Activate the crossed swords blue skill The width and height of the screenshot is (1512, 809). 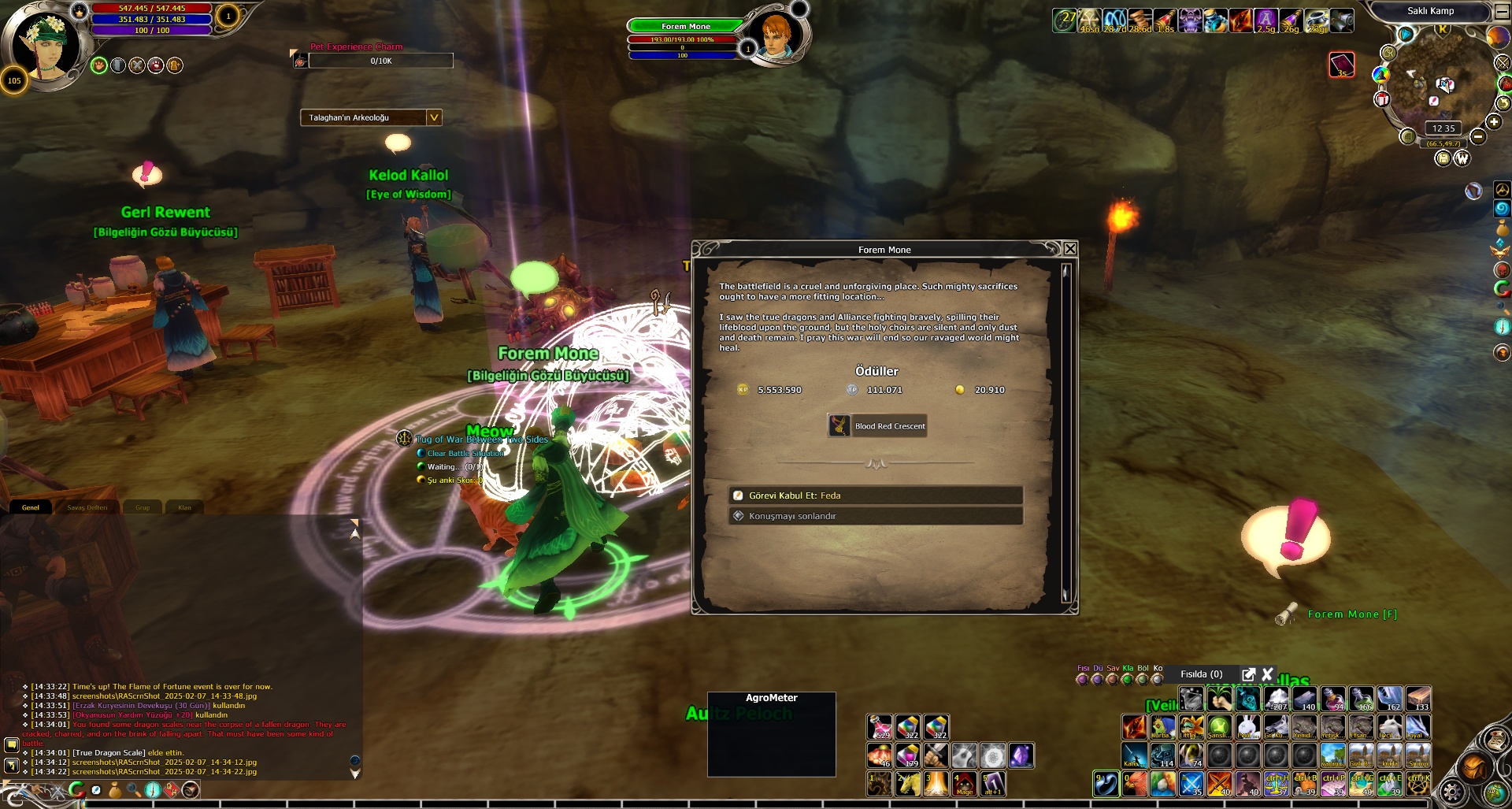1191,784
